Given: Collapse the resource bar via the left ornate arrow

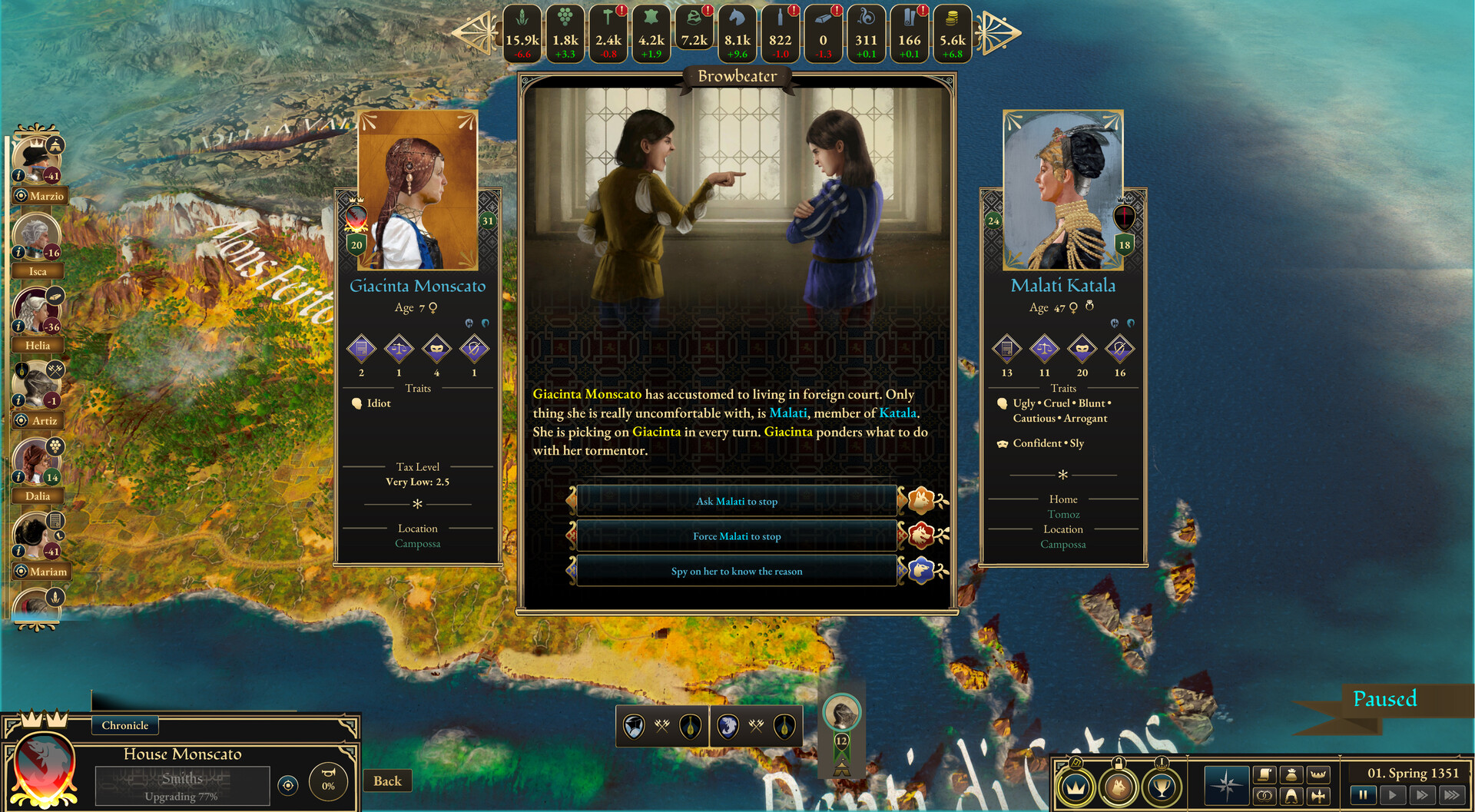Looking at the screenshot, I should click(x=482, y=32).
